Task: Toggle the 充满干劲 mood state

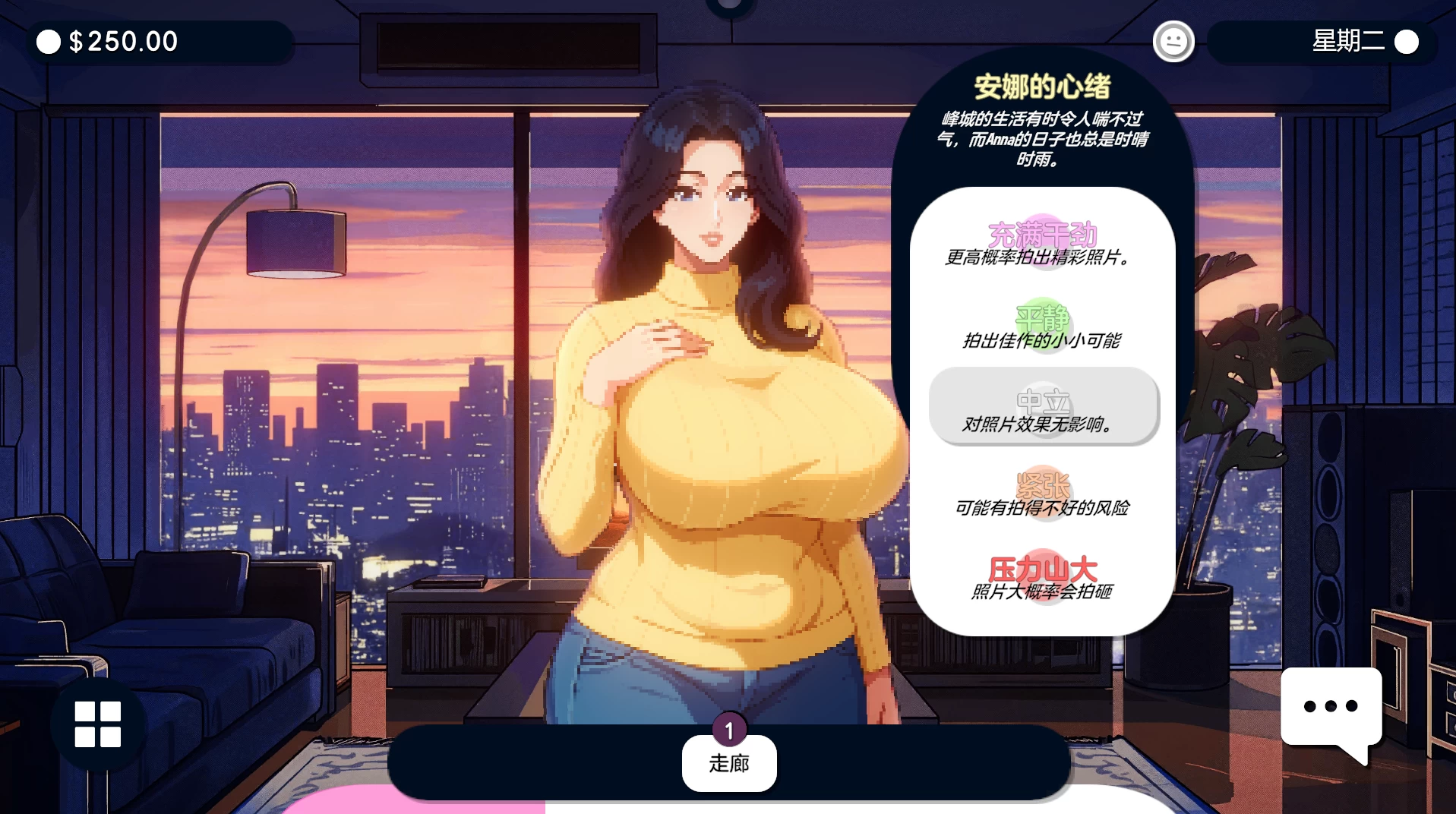Action: pyautogui.click(x=1043, y=235)
